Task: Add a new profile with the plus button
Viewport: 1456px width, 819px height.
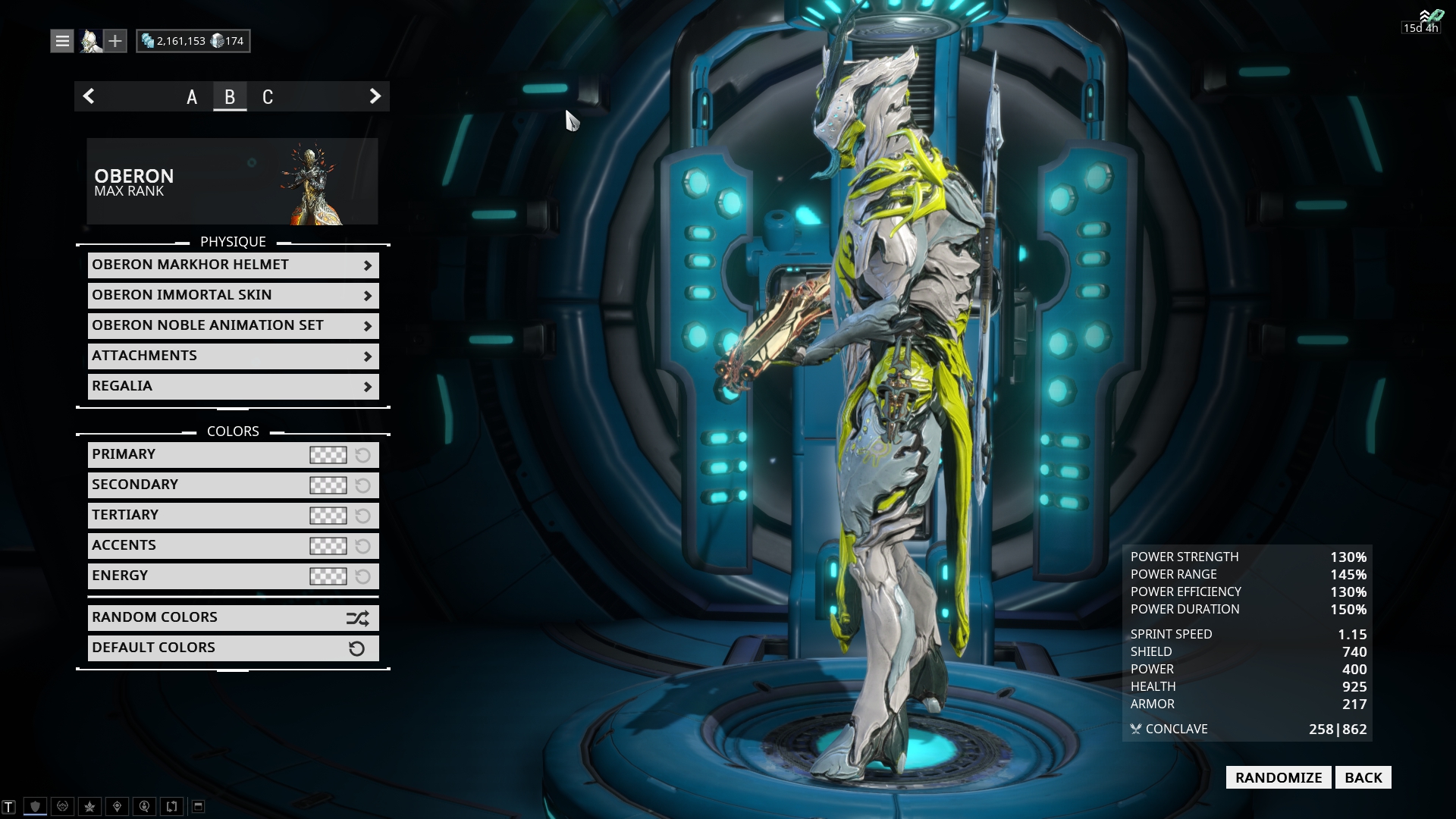Action: 115,40
